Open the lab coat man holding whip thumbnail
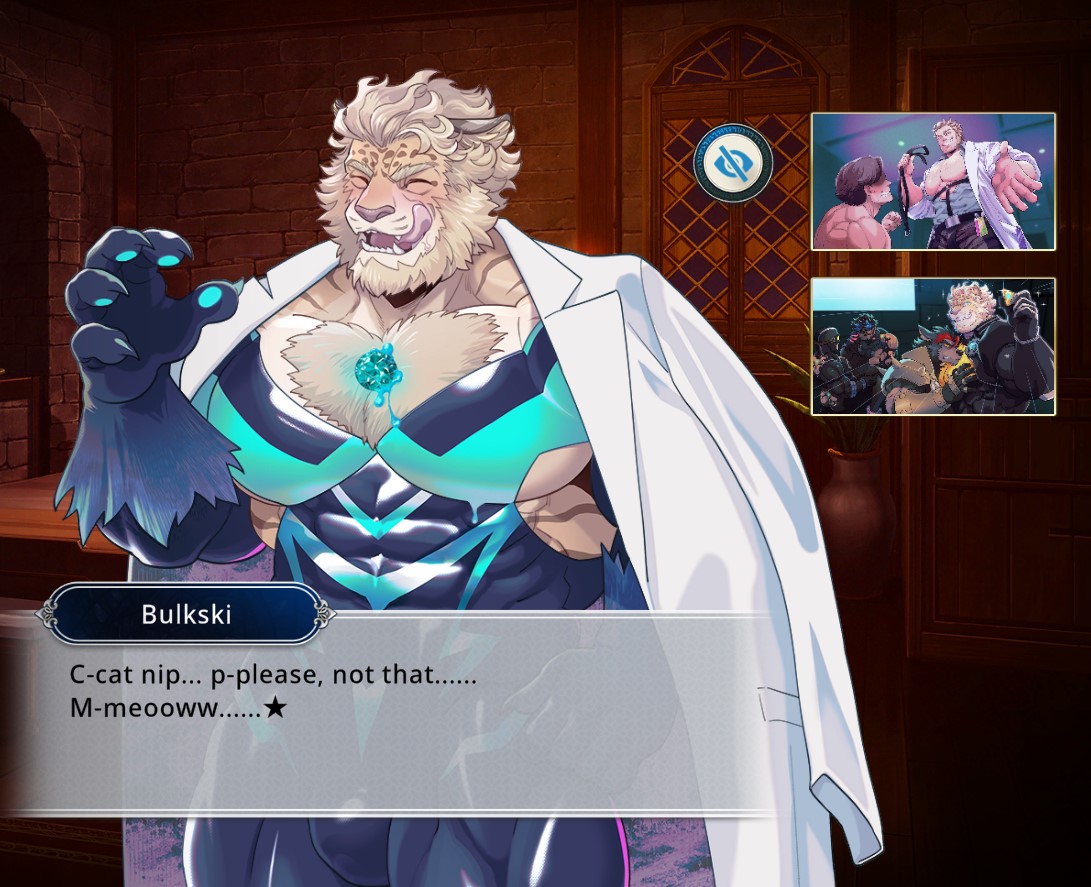Image resolution: width=1091 pixels, height=887 pixels. point(933,181)
